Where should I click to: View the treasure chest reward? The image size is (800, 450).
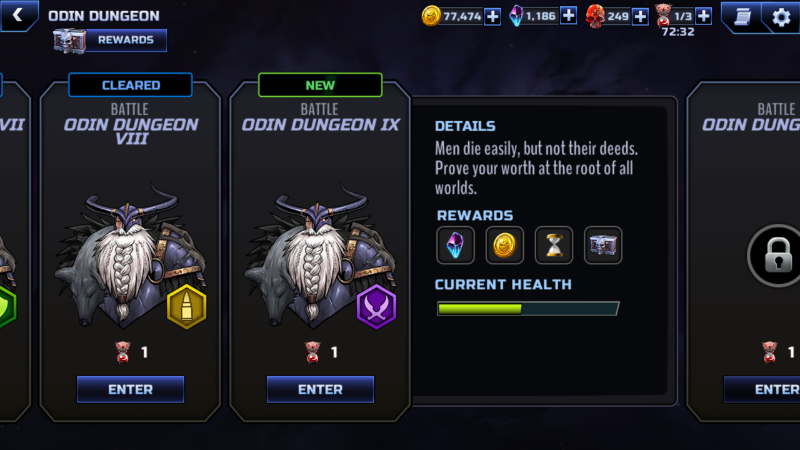coord(603,245)
